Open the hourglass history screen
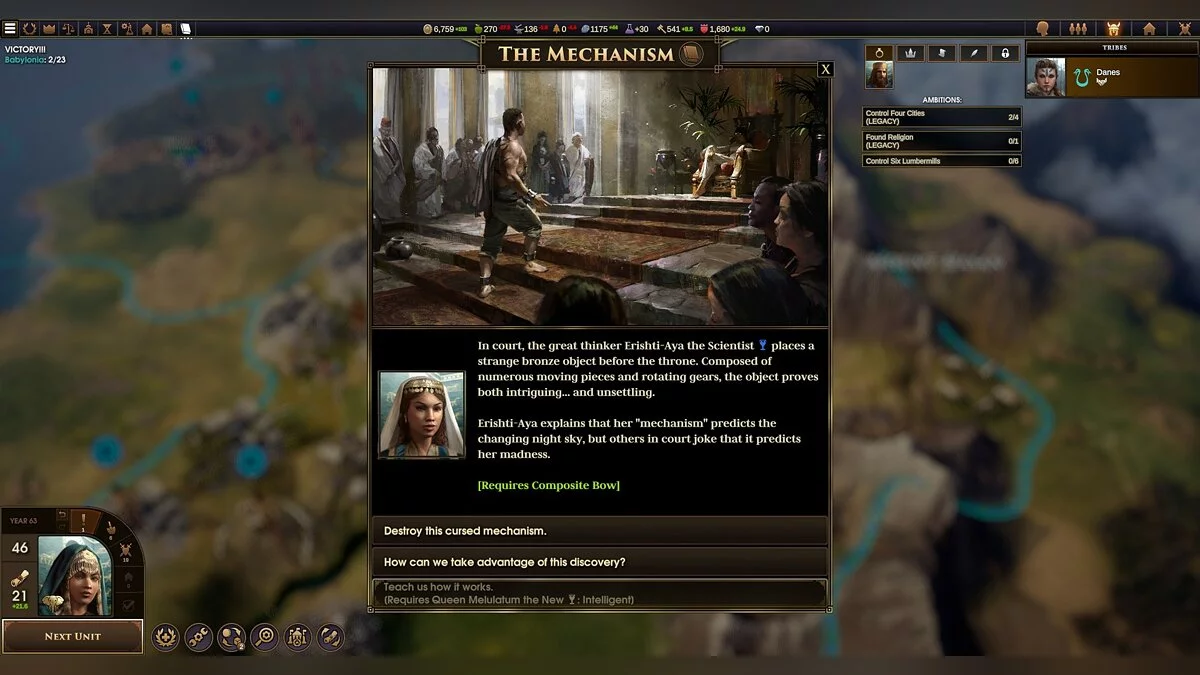Image resolution: width=1200 pixels, height=675 pixels. [x=107, y=28]
